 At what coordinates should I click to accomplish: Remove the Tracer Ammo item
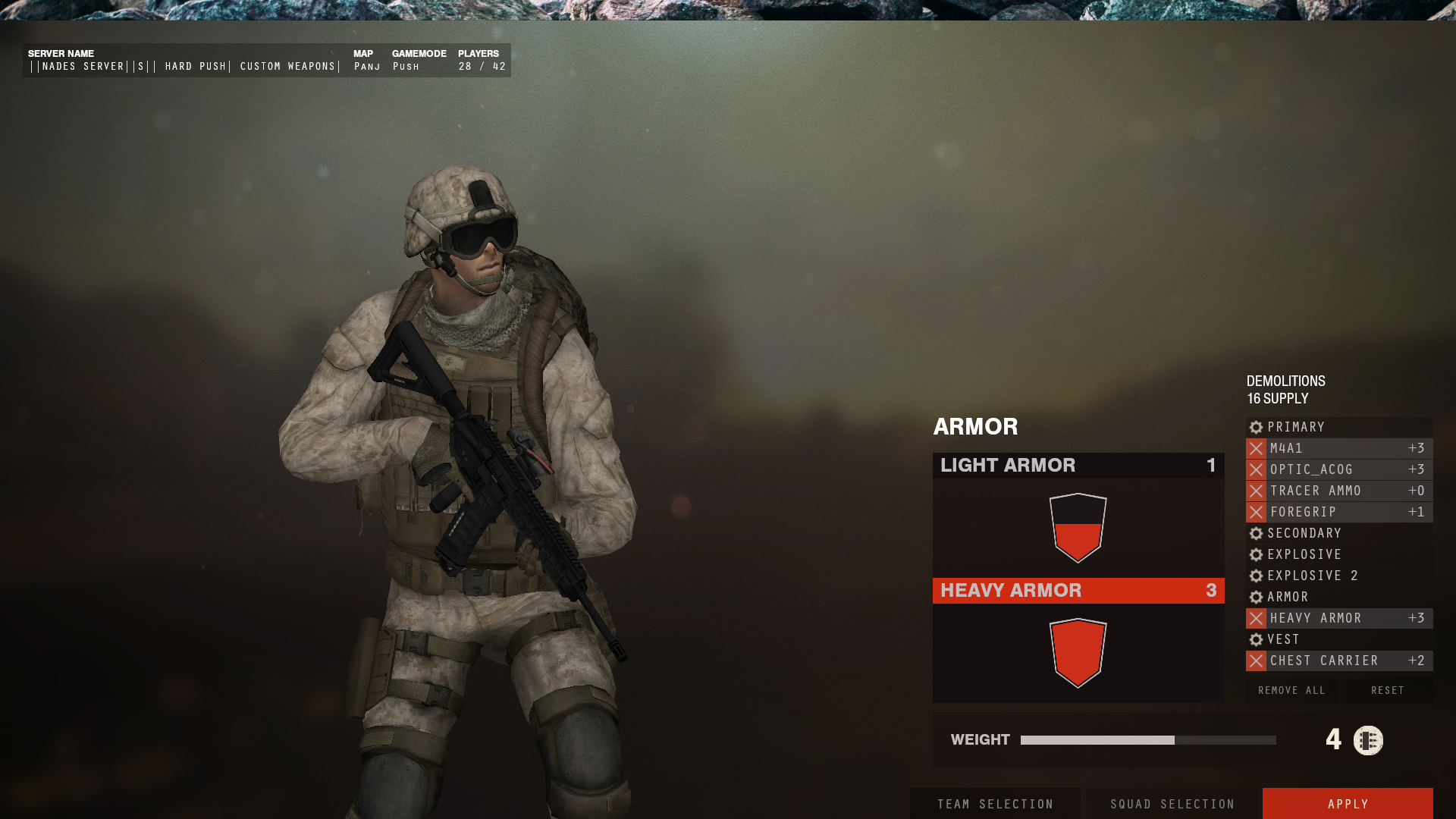click(1256, 491)
